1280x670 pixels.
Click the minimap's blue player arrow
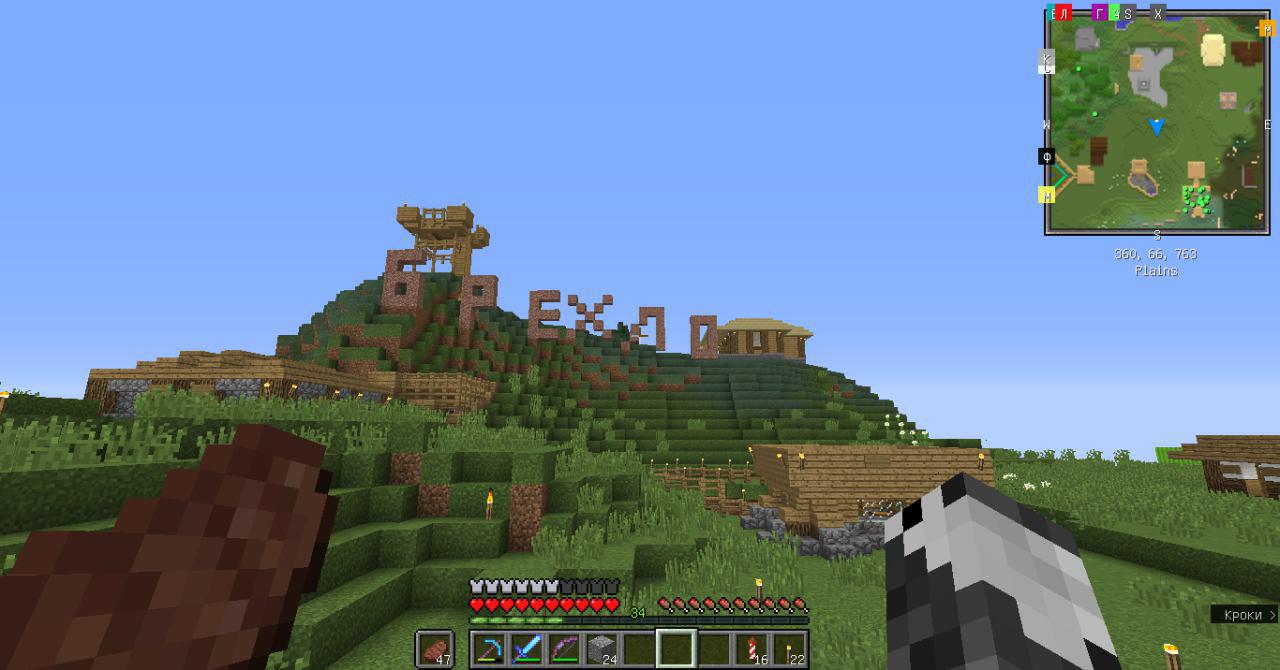1157,127
